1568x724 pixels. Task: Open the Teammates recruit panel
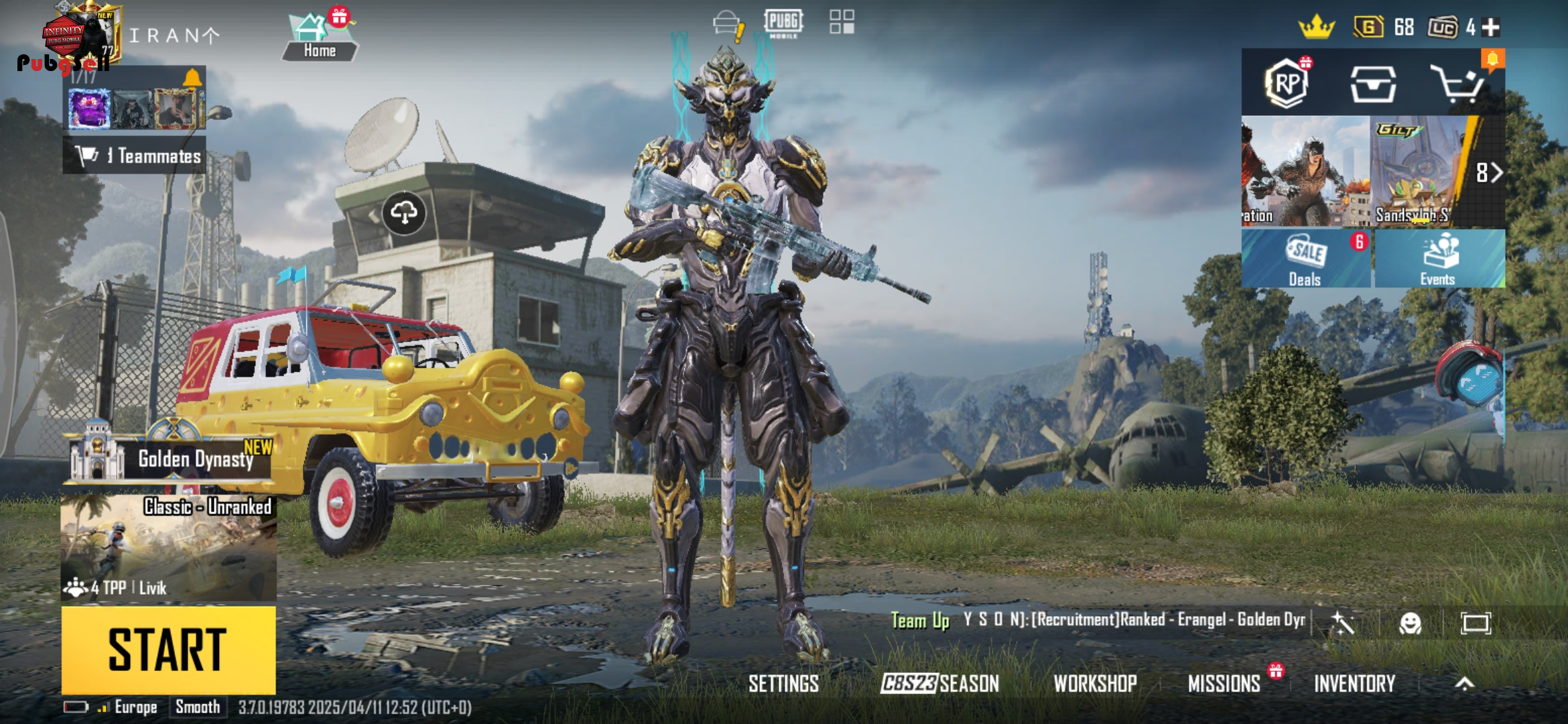point(135,156)
